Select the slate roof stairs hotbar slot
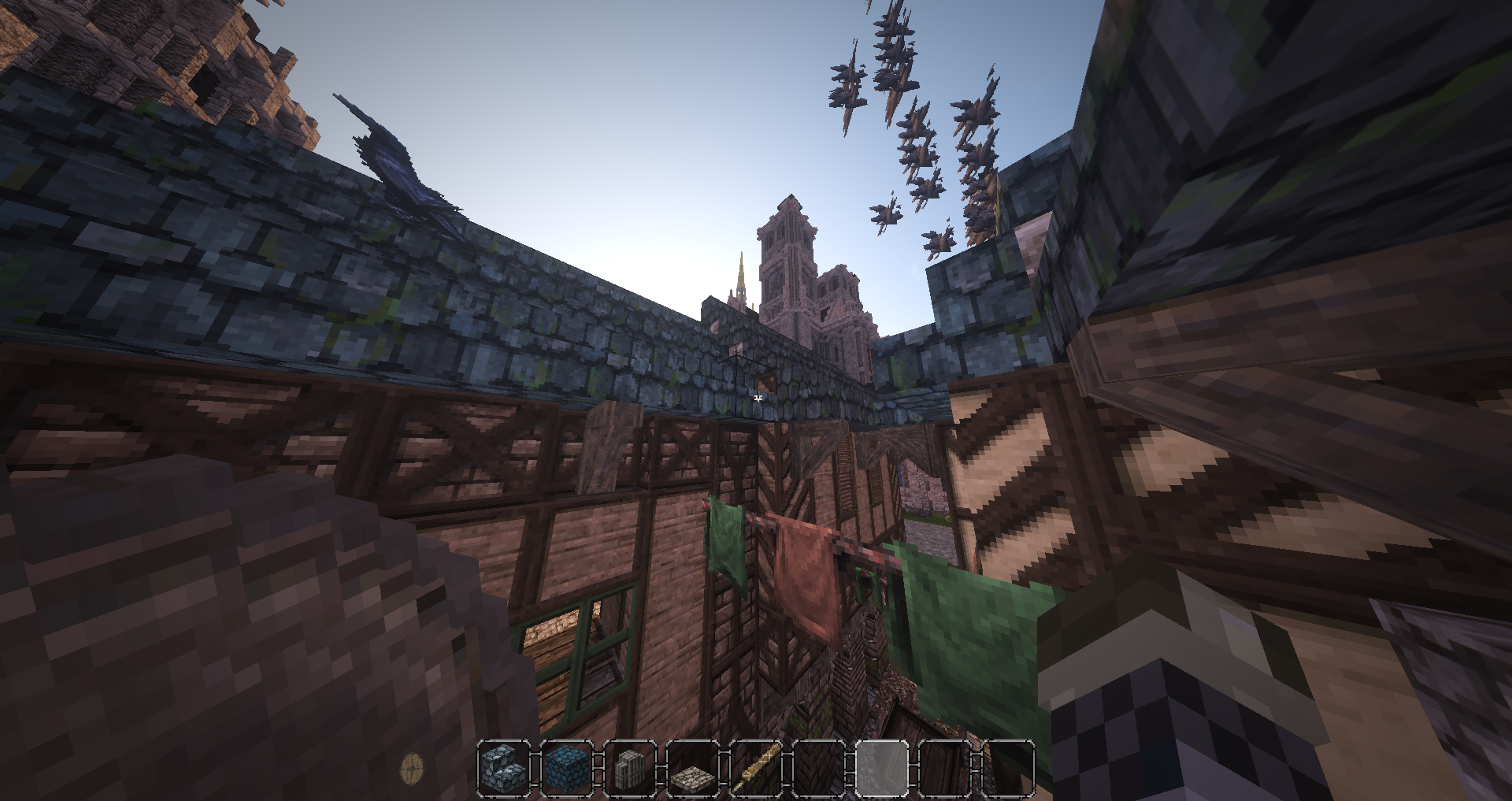This screenshot has height=801, width=1512. (x=504, y=768)
